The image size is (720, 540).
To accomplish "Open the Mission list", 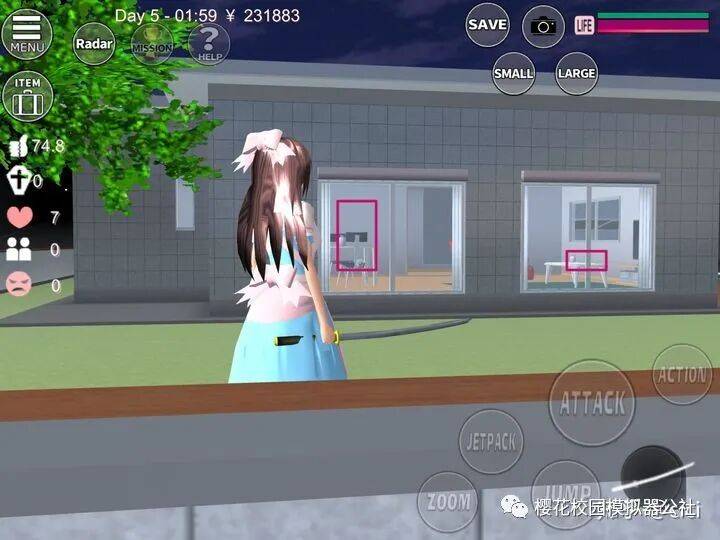I will [152, 44].
